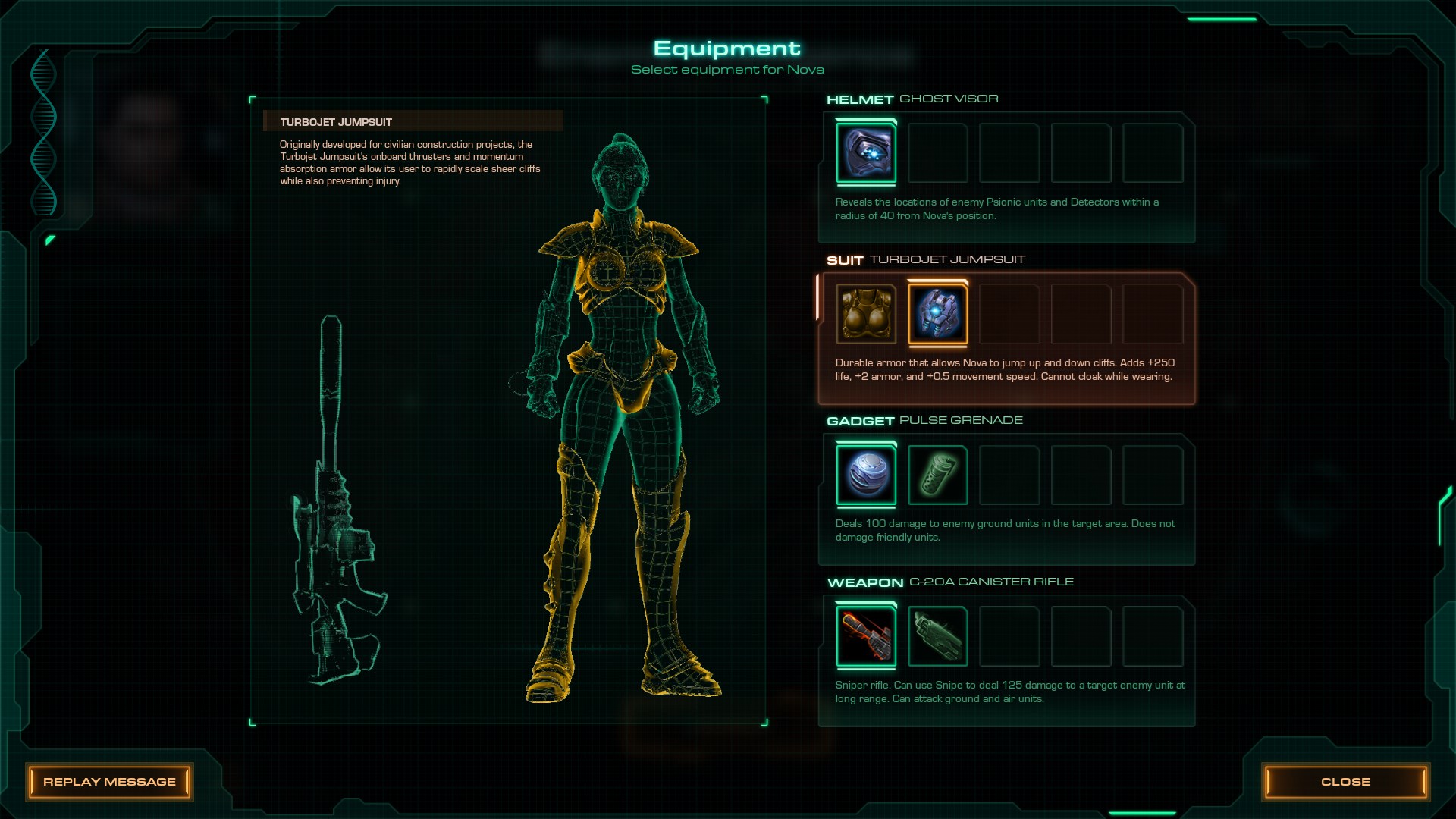Click the empty second helmet slot

[937, 153]
